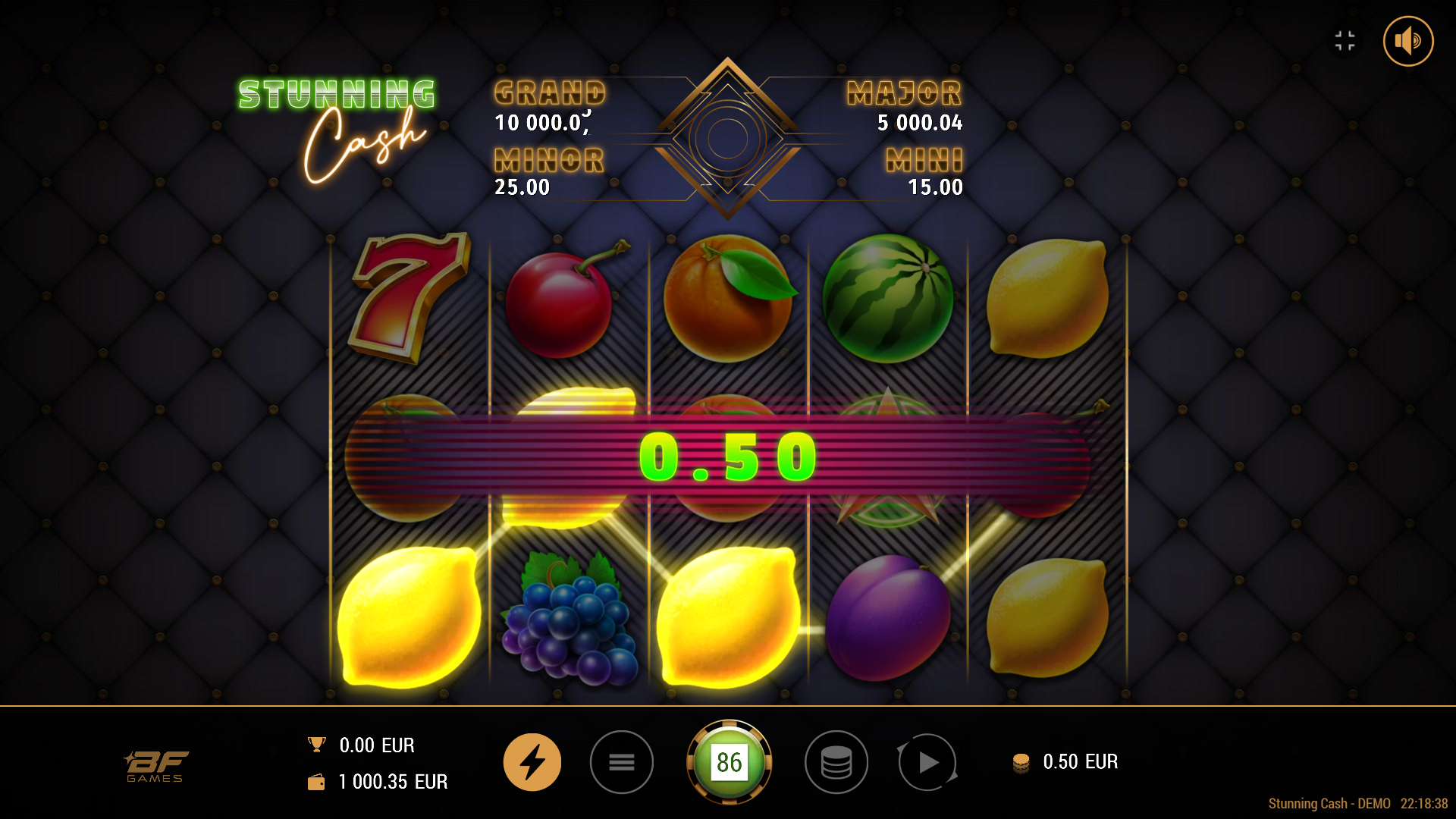Click the green spin button showing 86

729,762
